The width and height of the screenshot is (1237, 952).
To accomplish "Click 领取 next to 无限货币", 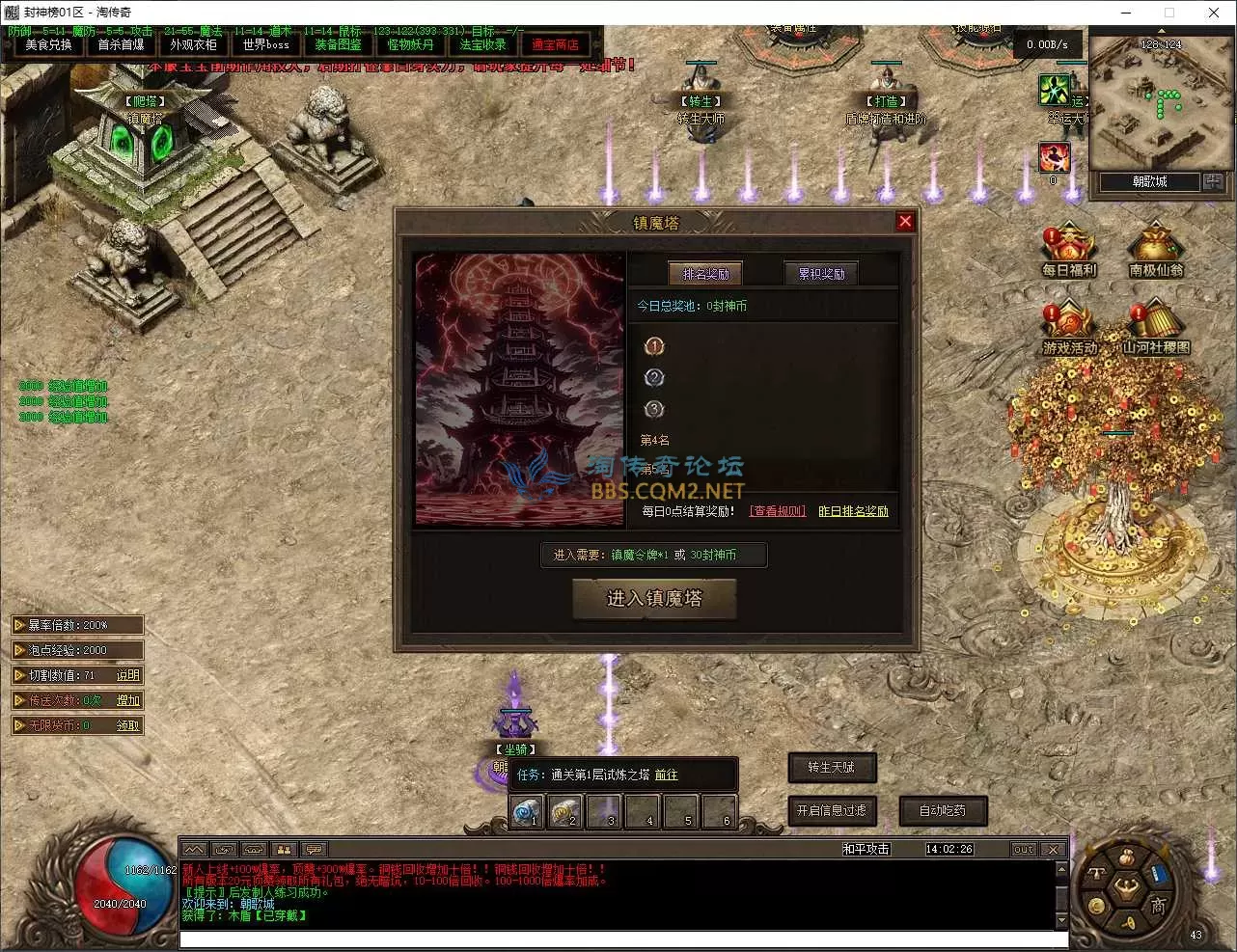I will 127,725.
